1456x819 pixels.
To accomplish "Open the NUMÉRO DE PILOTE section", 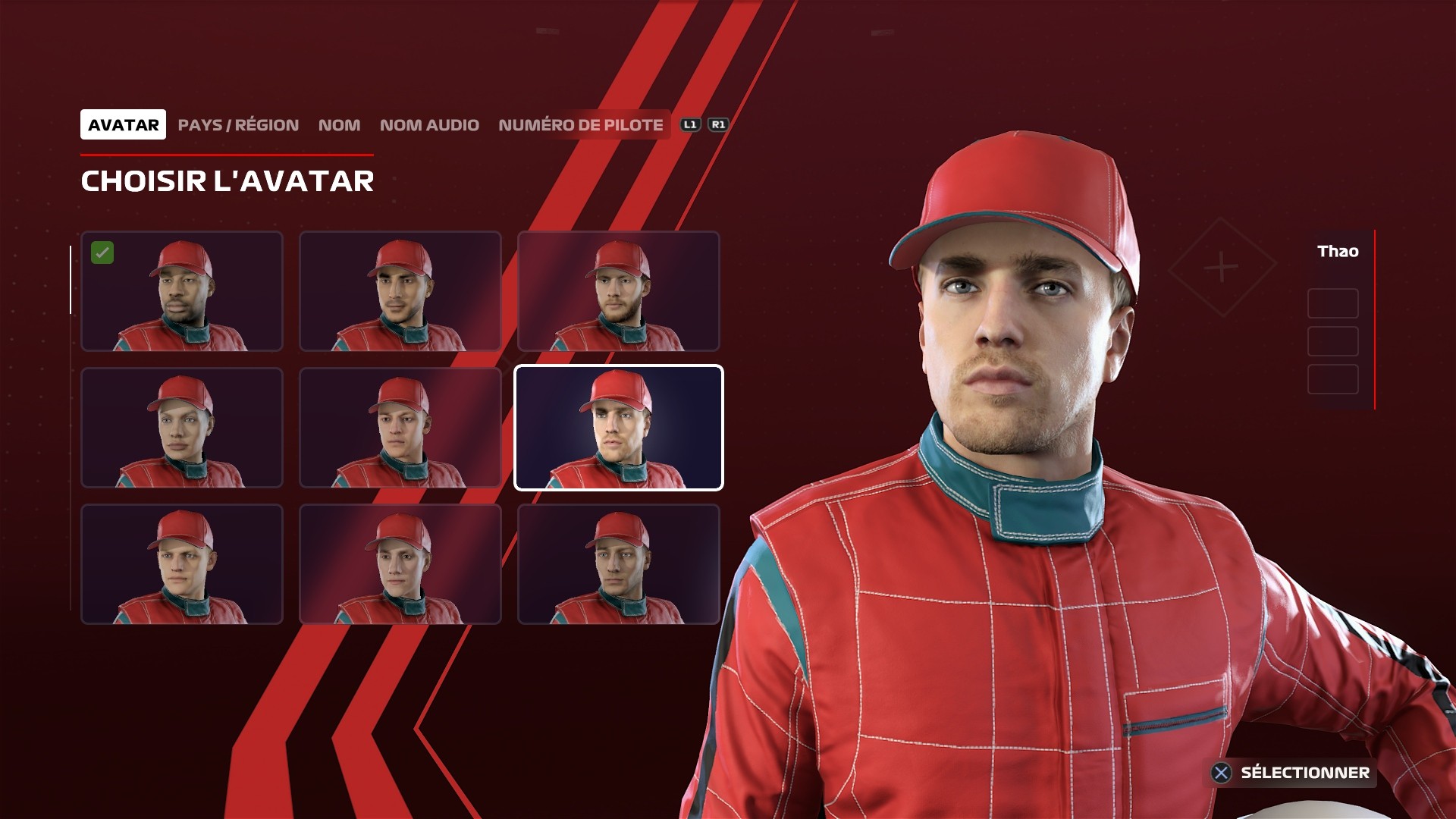I will tap(580, 125).
